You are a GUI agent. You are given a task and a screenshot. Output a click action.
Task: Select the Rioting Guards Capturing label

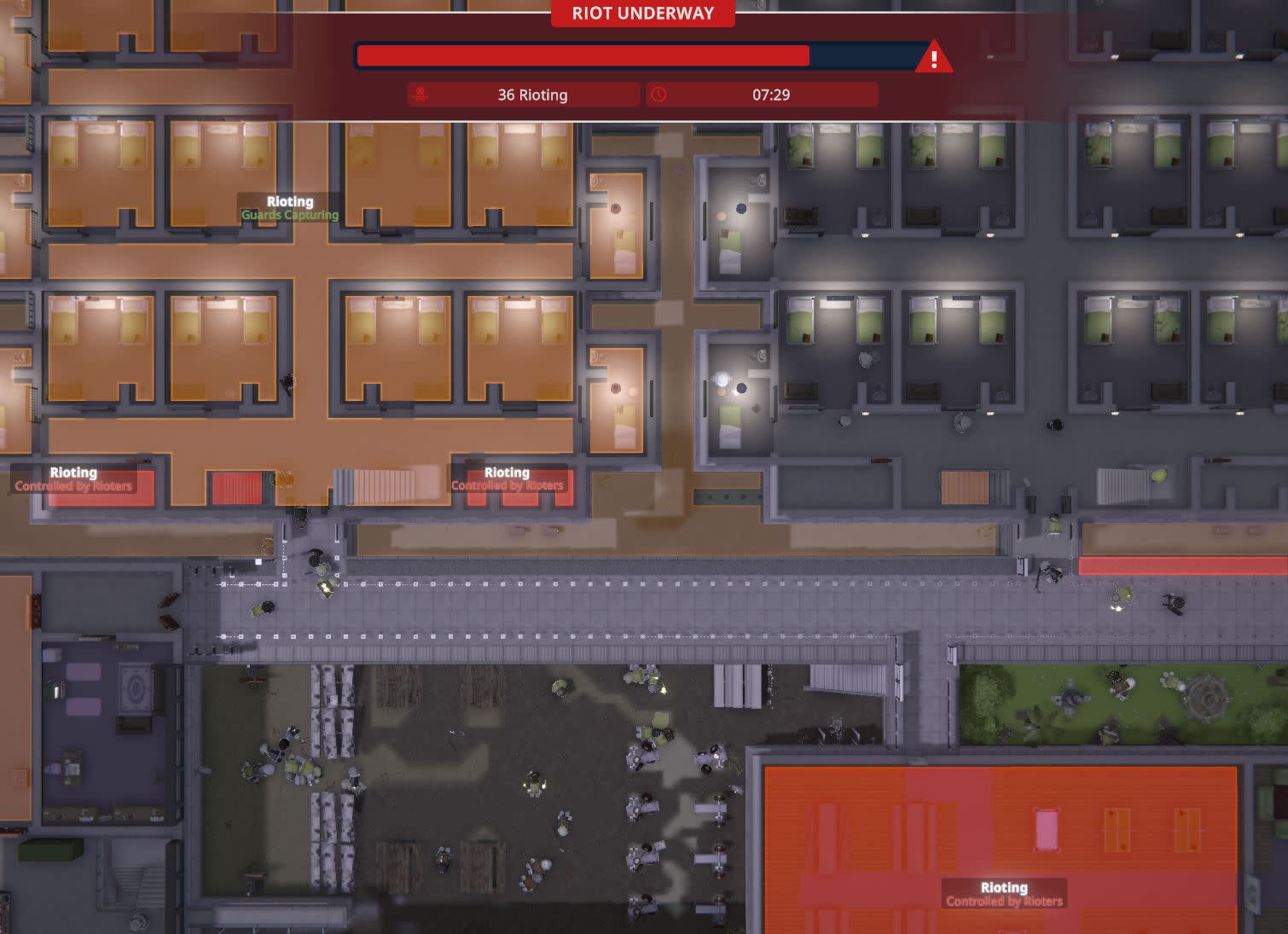point(289,207)
